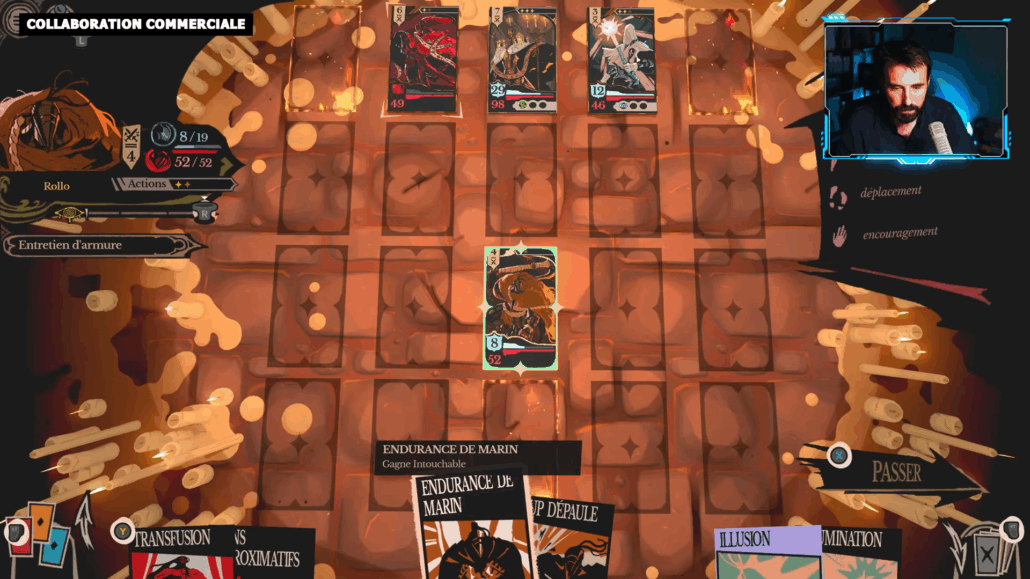Viewport: 1030px width, 579px height.
Task: Select the purple Illusion card
Action: click(763, 553)
